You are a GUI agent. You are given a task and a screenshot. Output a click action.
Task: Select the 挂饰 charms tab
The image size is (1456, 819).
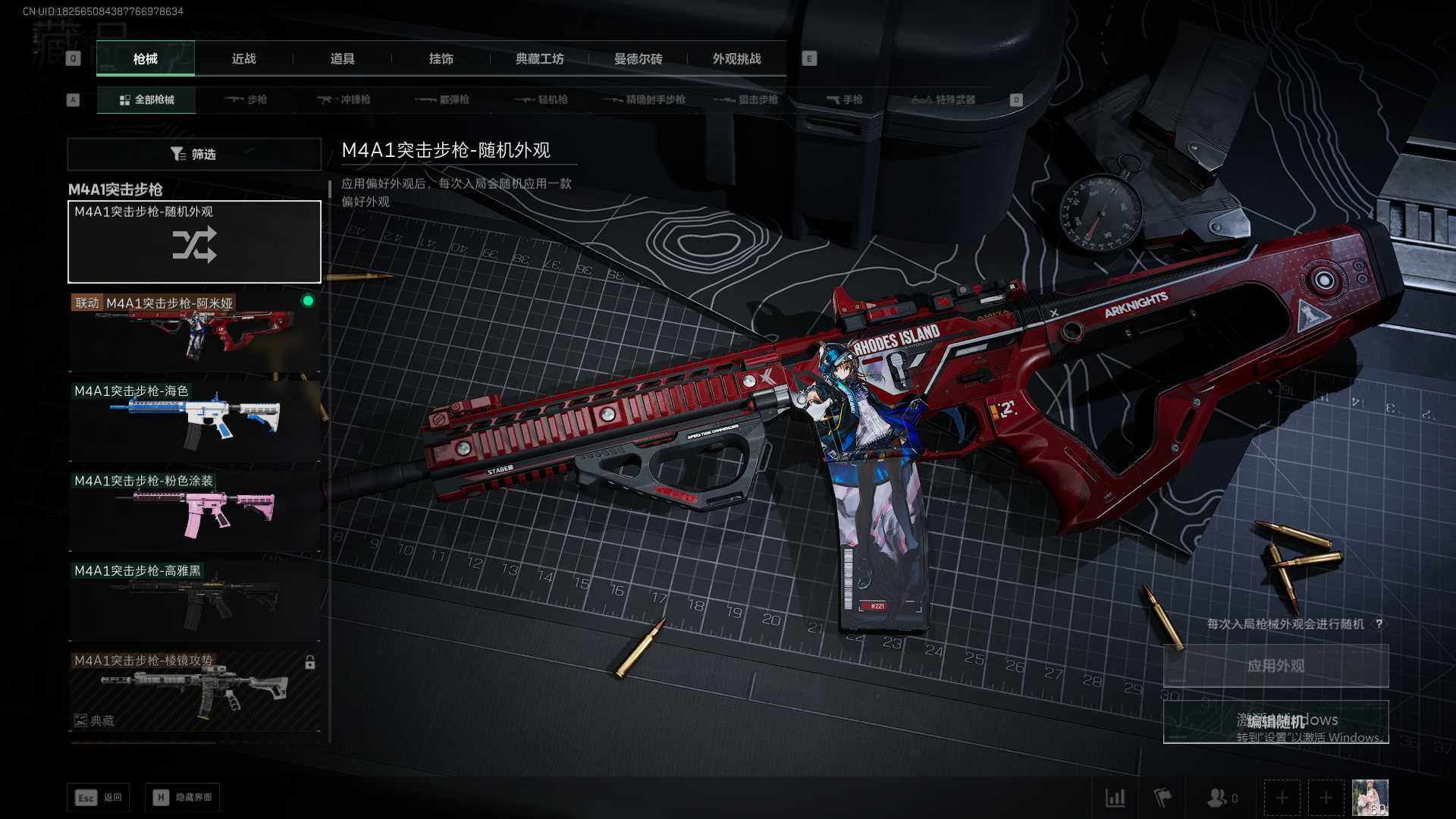[x=441, y=58]
